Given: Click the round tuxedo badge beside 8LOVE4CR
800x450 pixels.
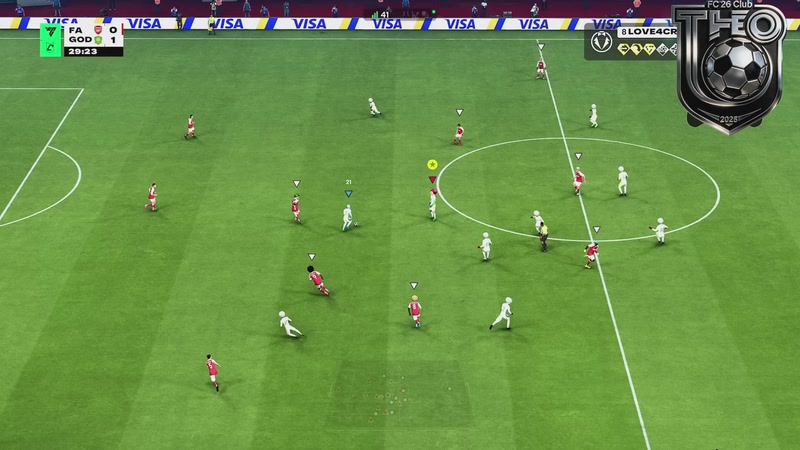Looking at the screenshot, I should (601, 42).
